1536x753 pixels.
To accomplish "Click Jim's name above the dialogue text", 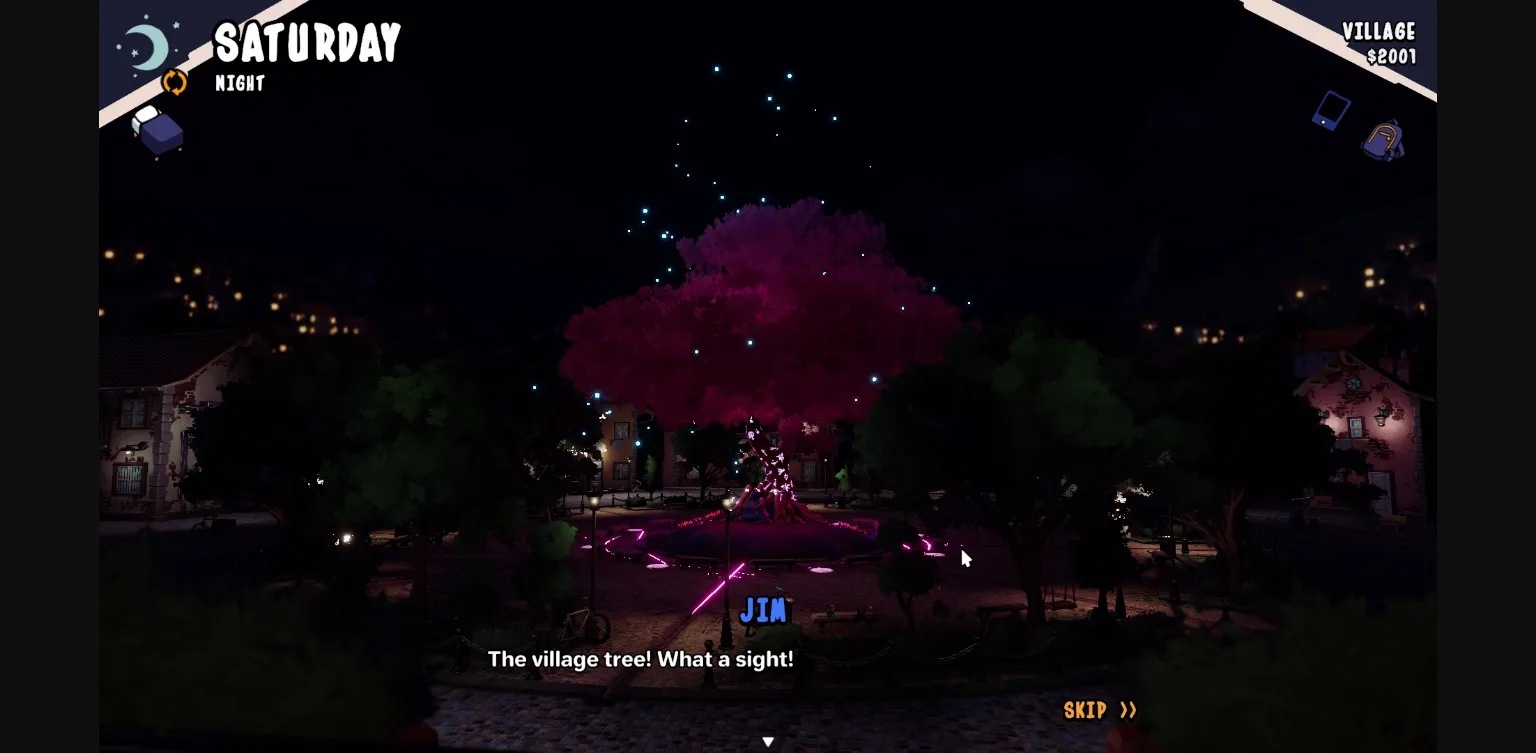I will [x=764, y=611].
